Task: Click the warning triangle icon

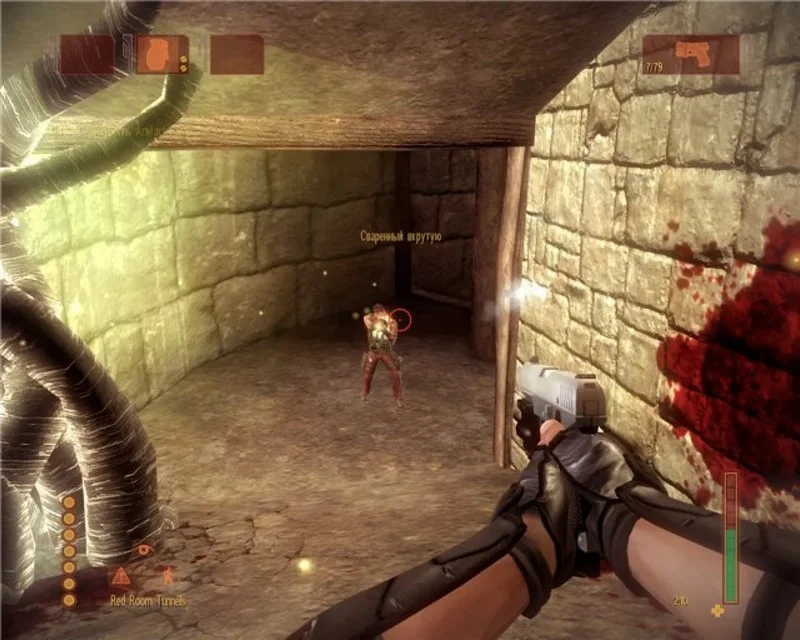Action: point(121,576)
